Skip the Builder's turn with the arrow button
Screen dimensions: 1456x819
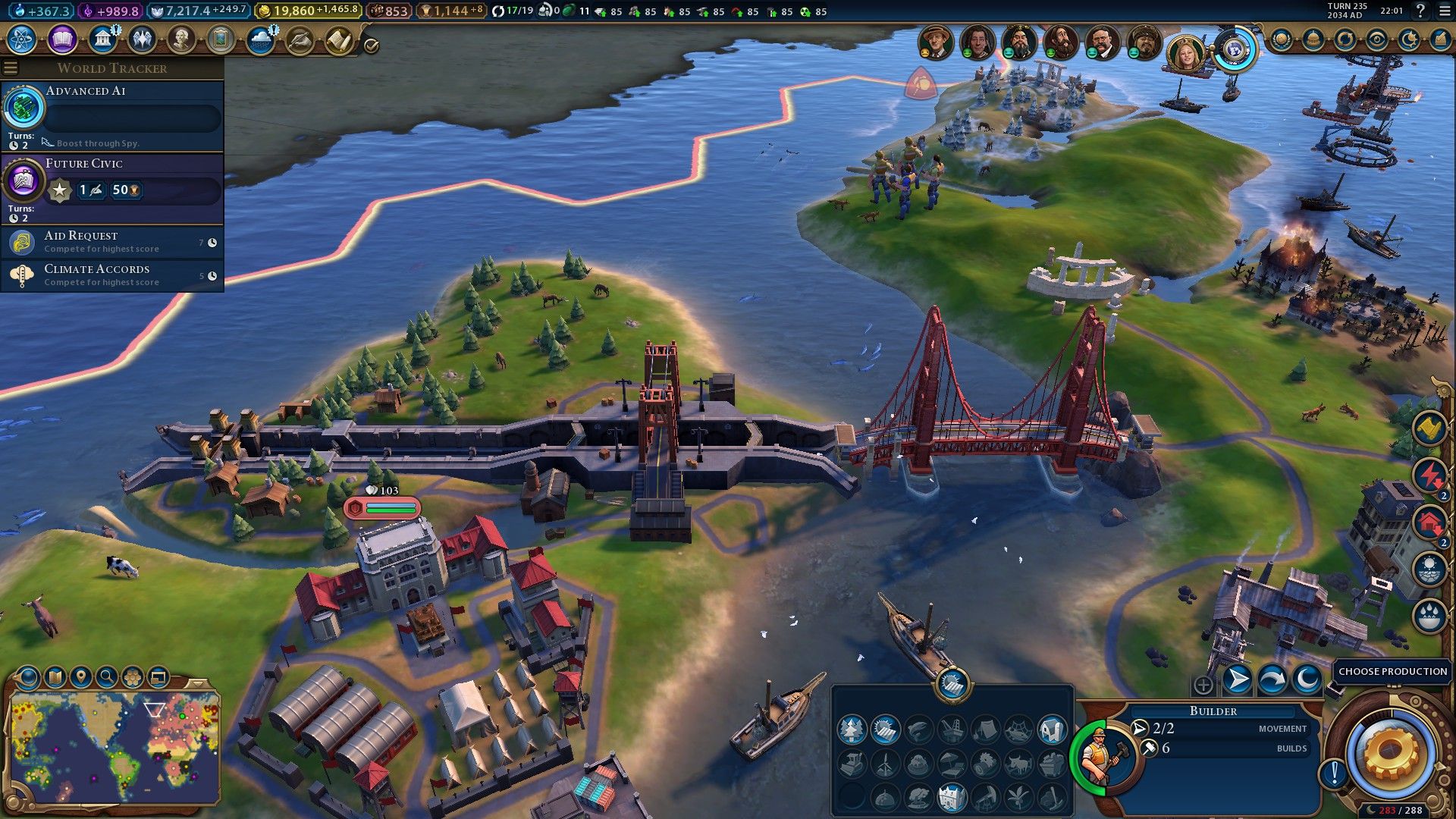(1238, 679)
